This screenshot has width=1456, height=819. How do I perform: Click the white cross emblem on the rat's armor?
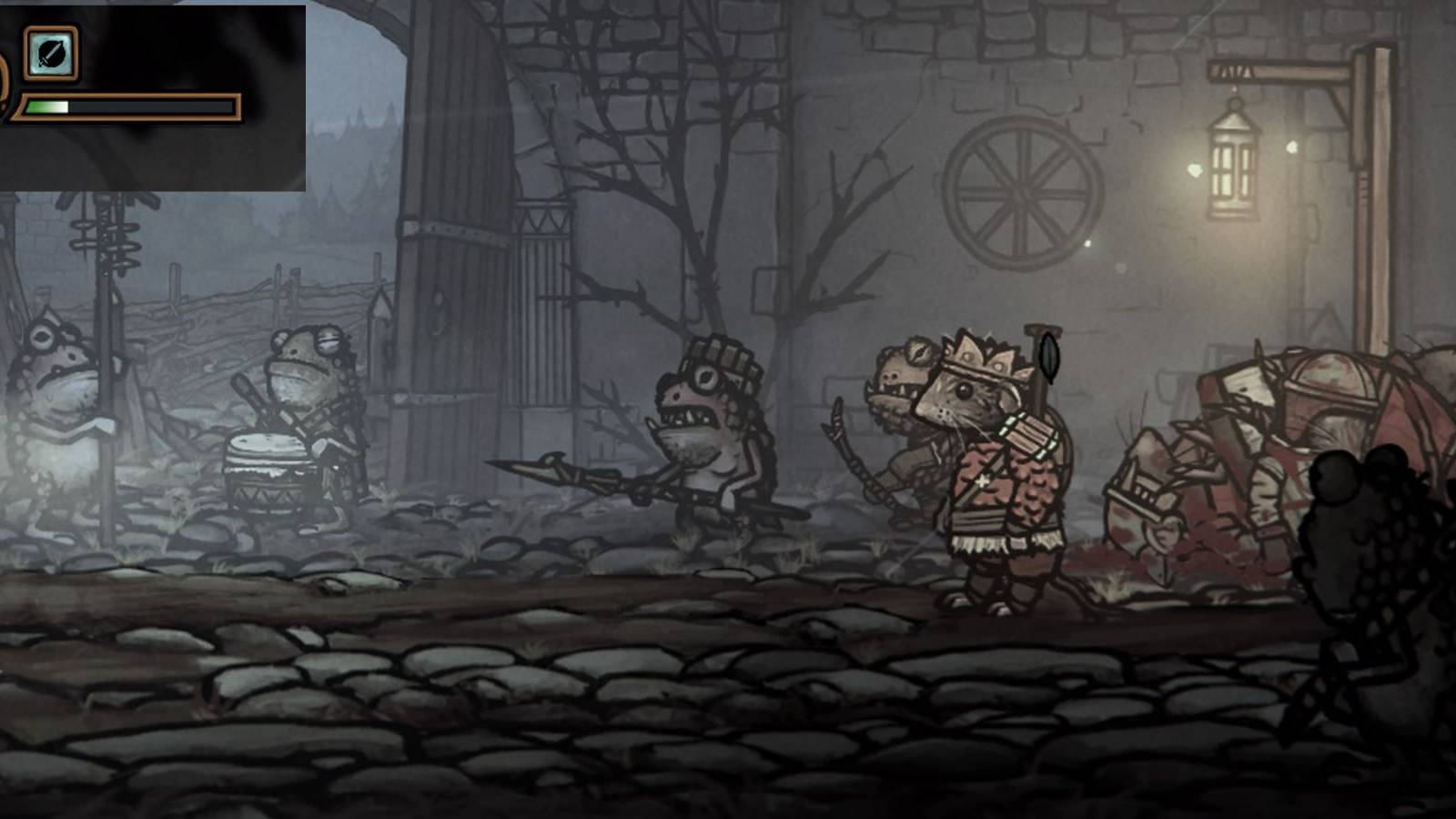(985, 480)
